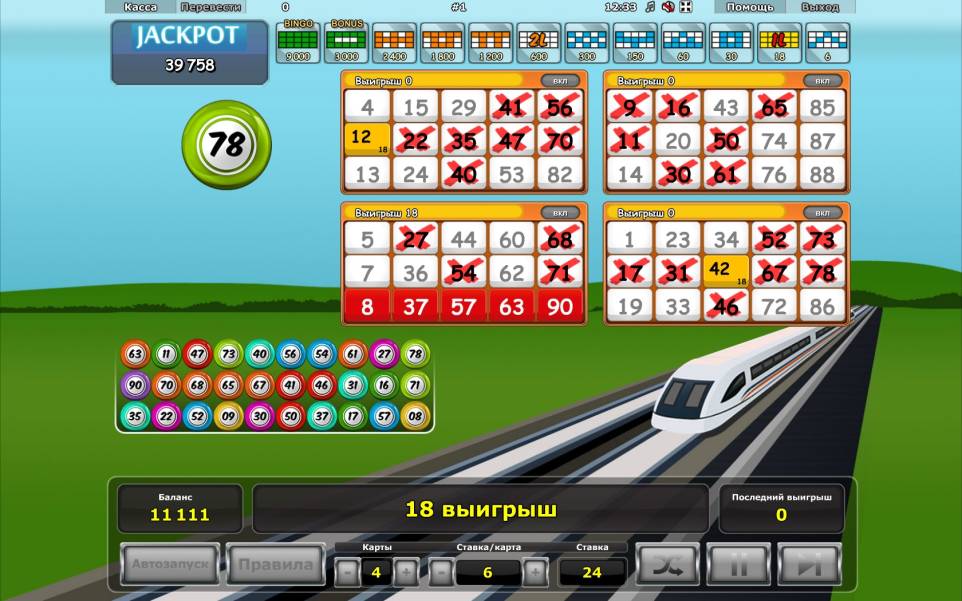Switch to fullscreen with the expand icon
Viewport: 962px width, 601px height.
[x=685, y=7]
